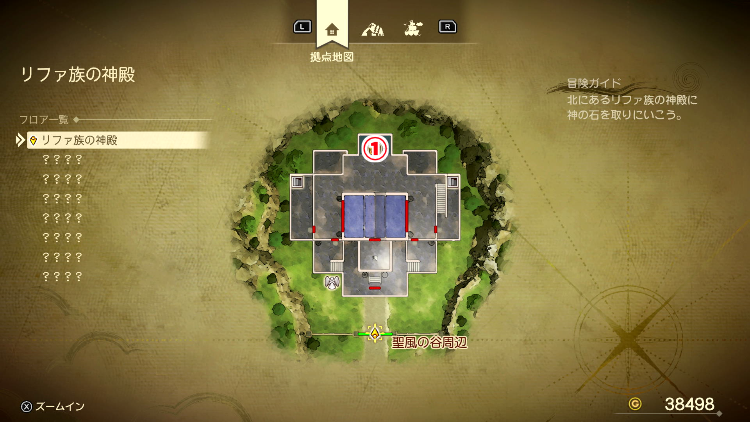Click the 聖風の谷周辺 exit marker
Screen dimensions: 750x422
[x=375, y=334]
